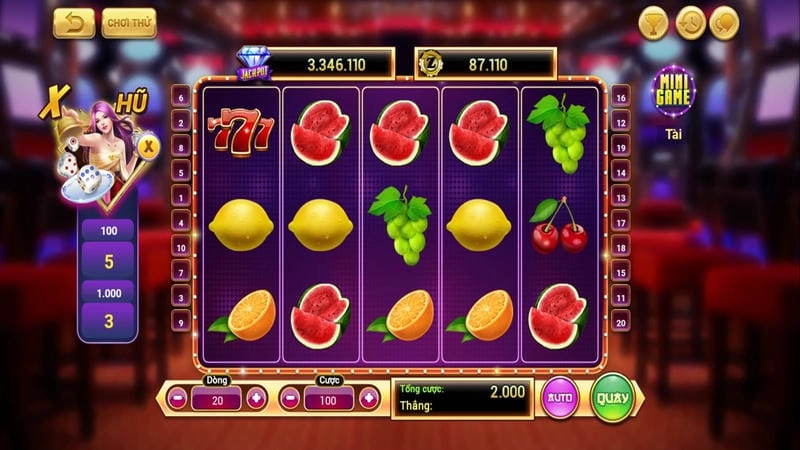Spin the reels with the green Quay button
The height and width of the screenshot is (450, 800).
[612, 397]
